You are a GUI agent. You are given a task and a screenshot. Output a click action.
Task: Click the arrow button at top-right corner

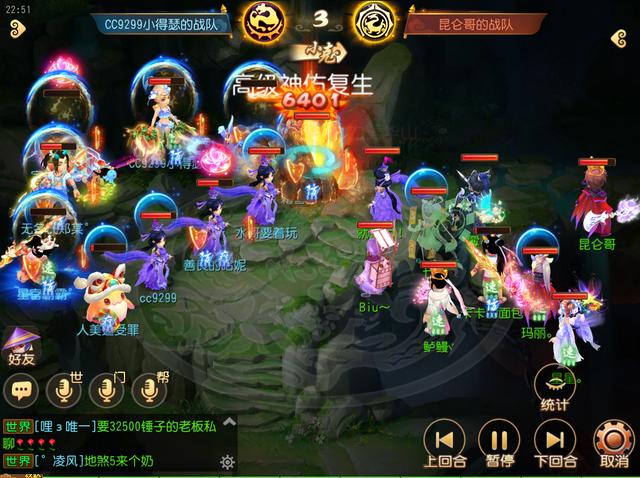(620, 38)
